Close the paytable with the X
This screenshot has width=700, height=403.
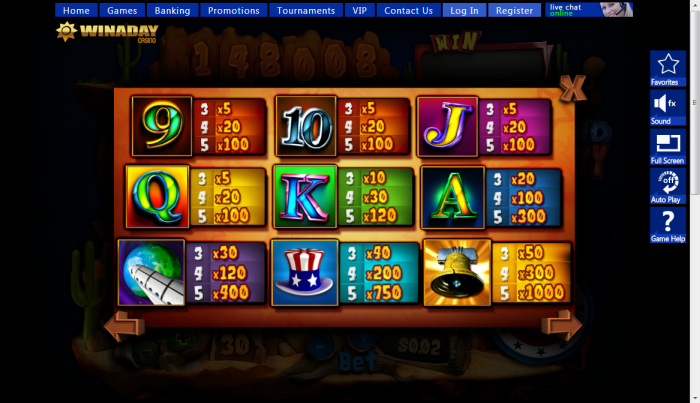point(573,88)
